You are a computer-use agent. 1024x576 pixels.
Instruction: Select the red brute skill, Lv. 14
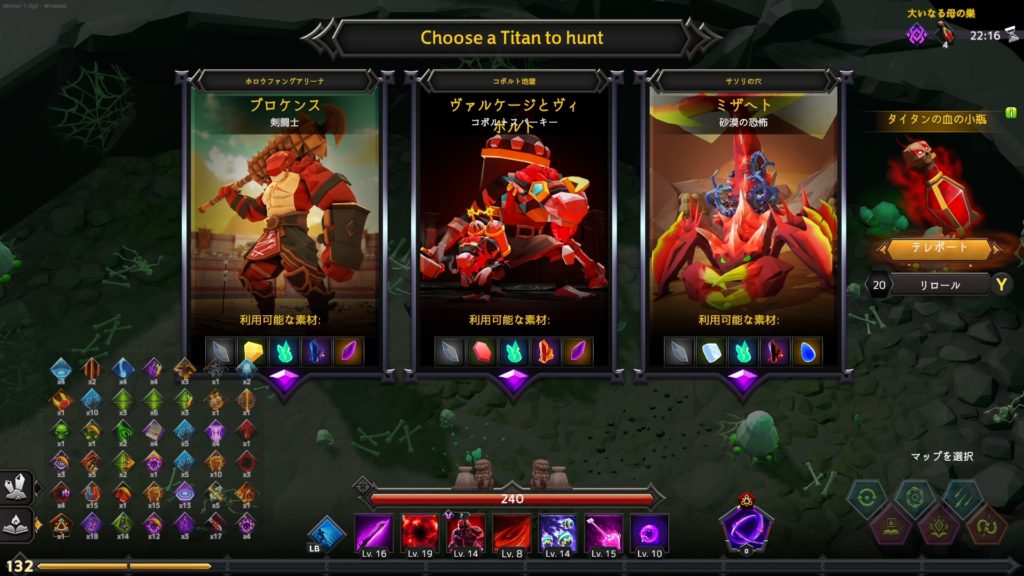[x=466, y=532]
